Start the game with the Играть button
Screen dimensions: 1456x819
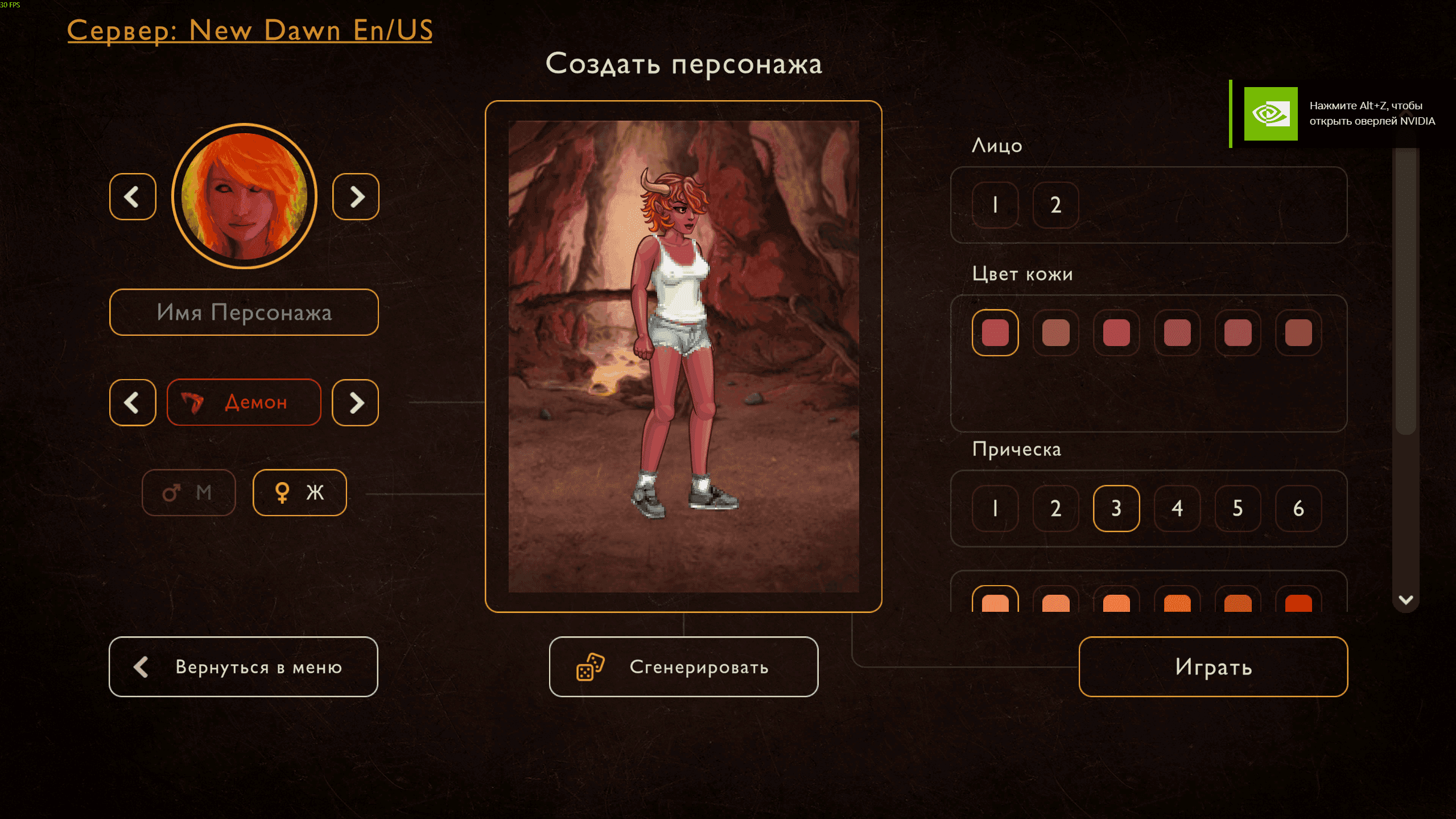(1214, 667)
